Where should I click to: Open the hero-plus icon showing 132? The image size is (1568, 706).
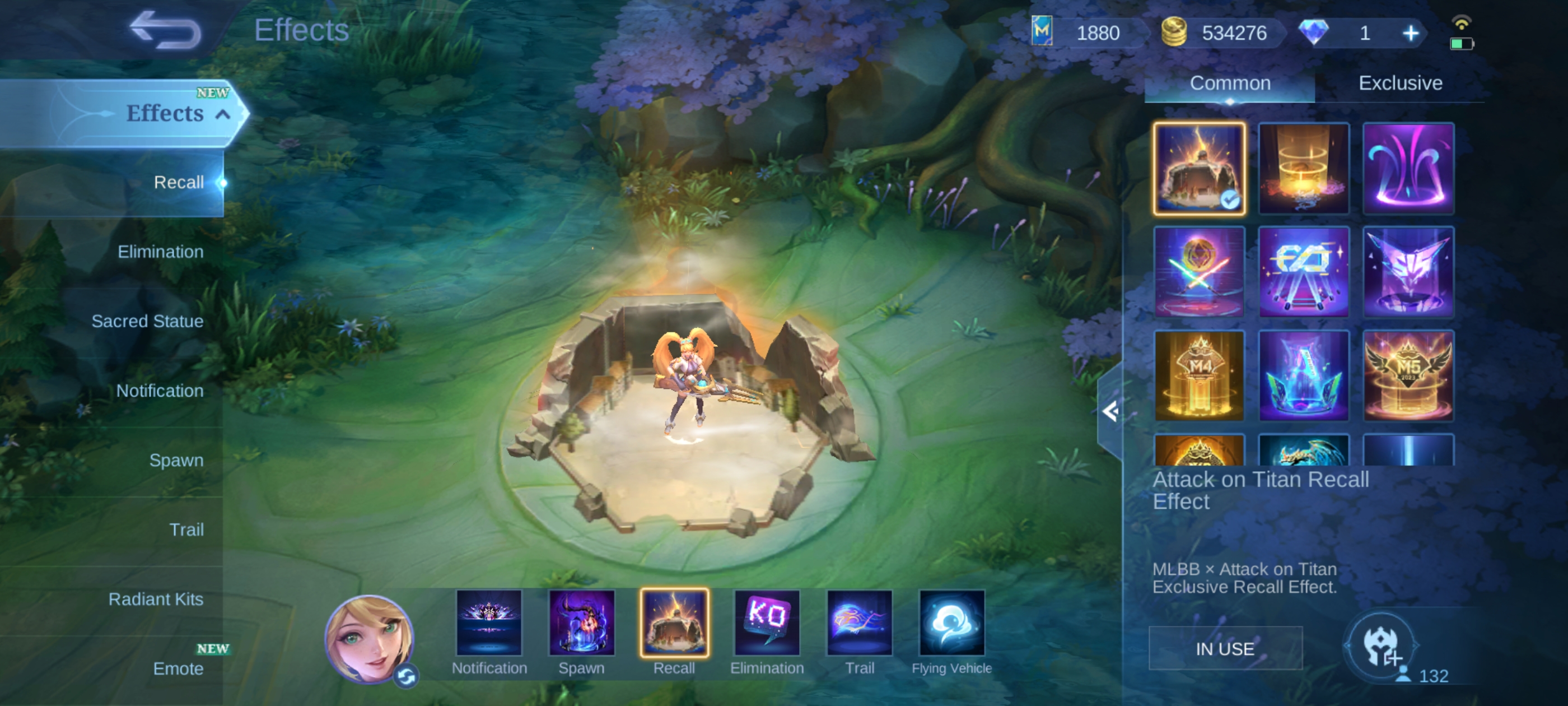point(1381,646)
